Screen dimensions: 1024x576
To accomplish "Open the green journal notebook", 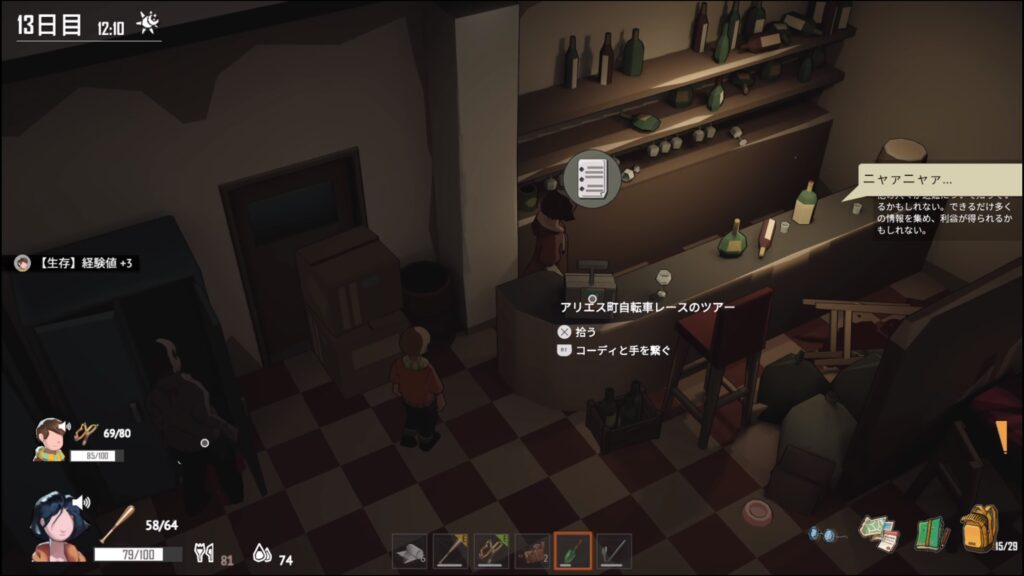I will (932, 532).
